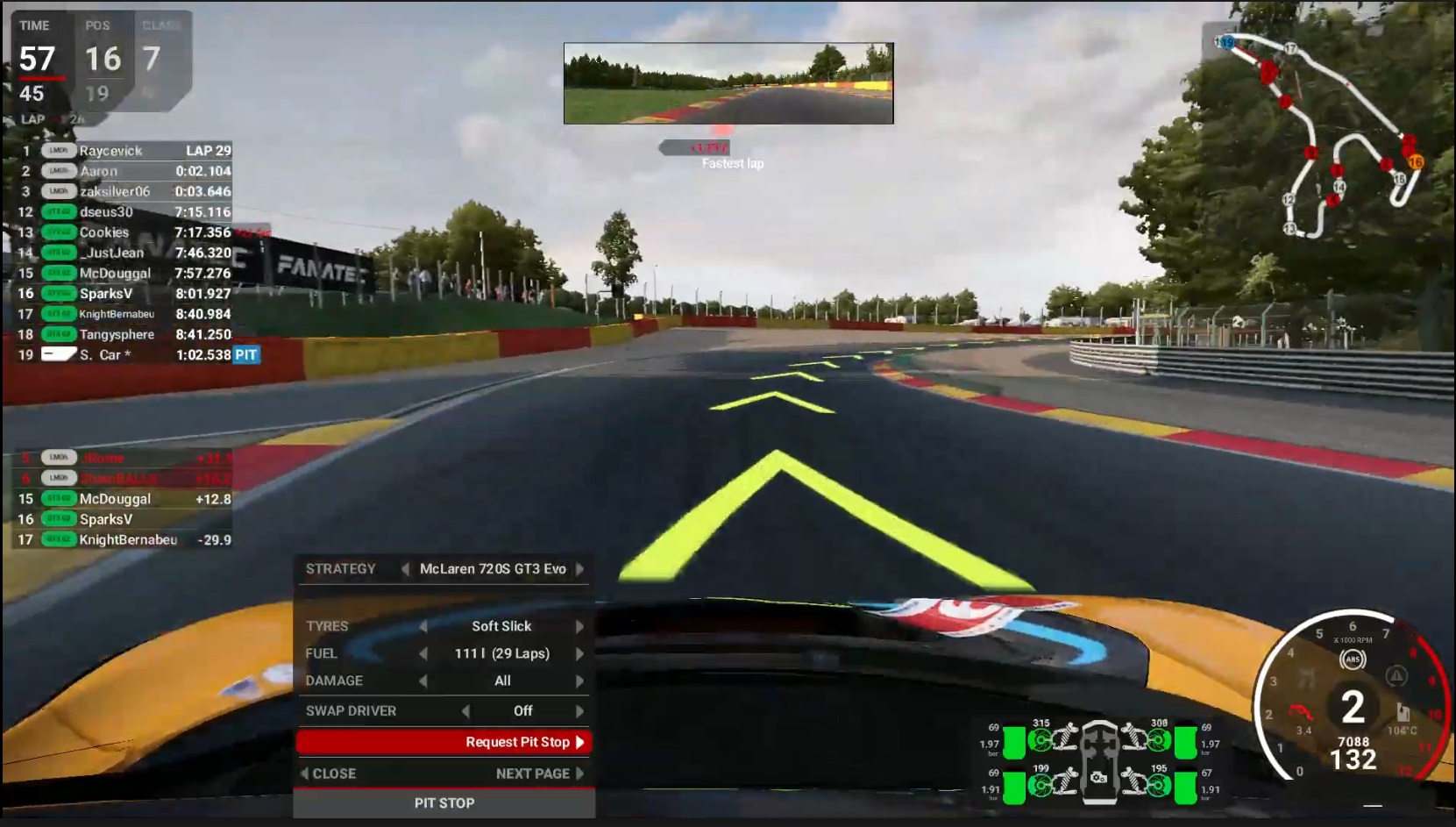The image size is (1456, 827).
Task: Switch tyre compound with left Tyres arrow
Action: pos(423,626)
